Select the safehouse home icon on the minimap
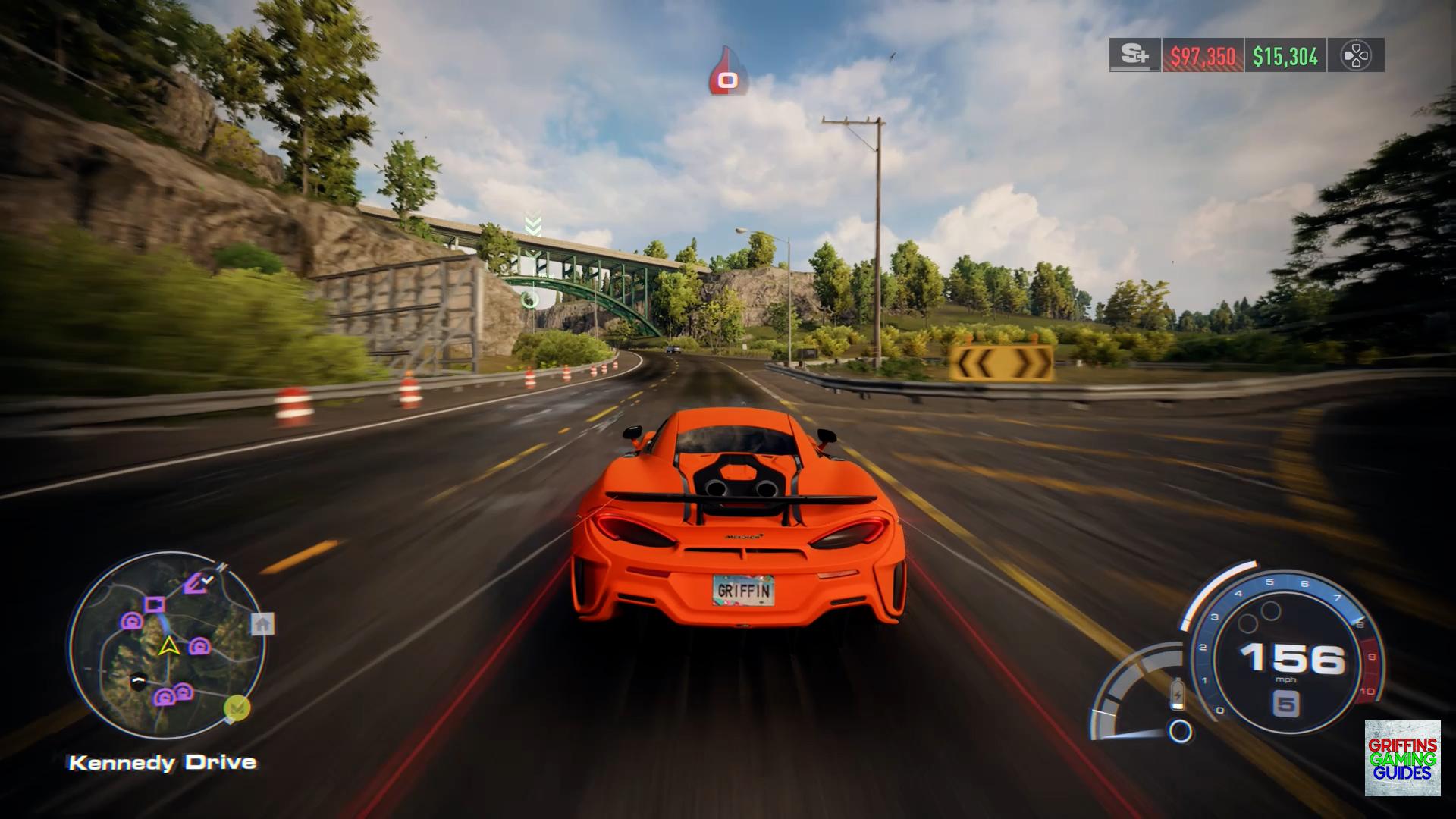The width and height of the screenshot is (1456, 819). (263, 623)
